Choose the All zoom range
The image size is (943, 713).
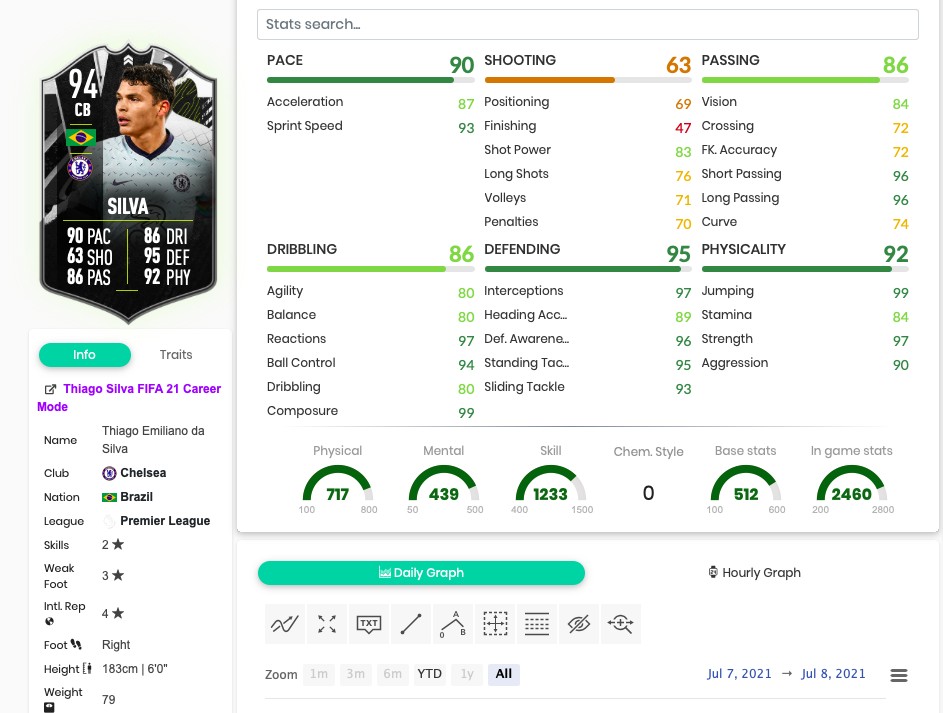[503, 674]
